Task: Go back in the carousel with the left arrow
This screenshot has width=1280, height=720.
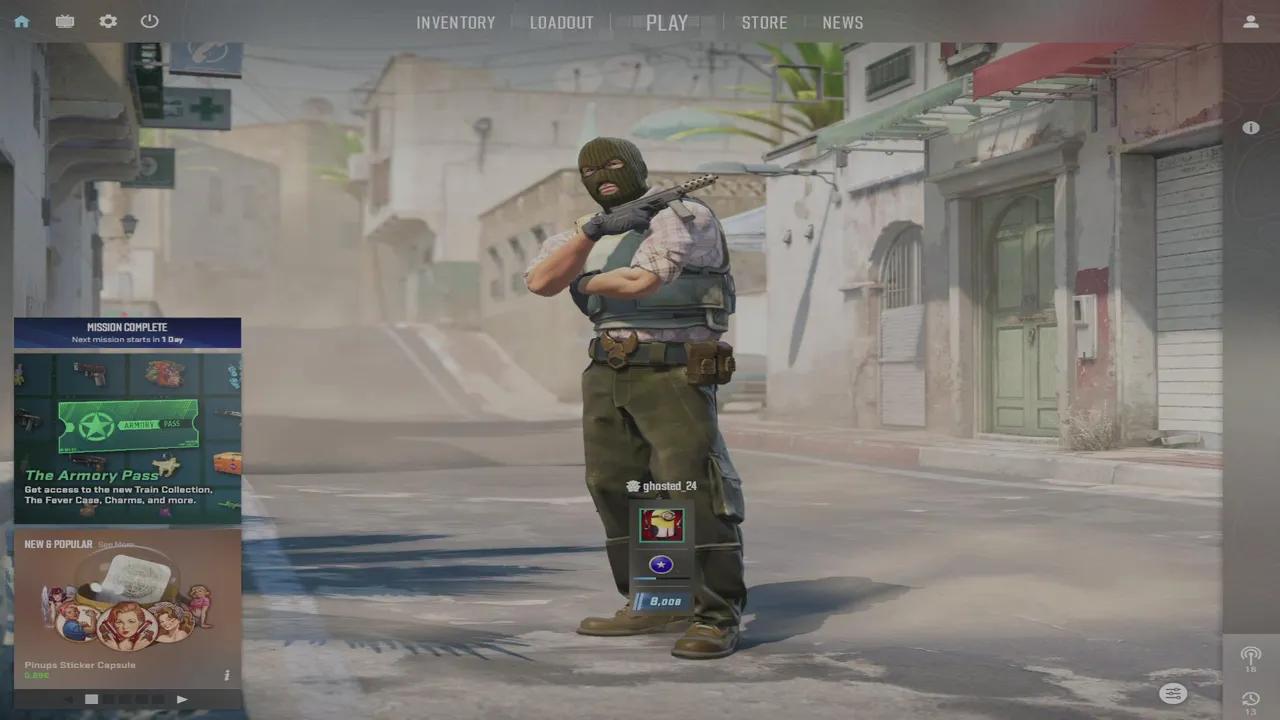Action: (x=68, y=699)
